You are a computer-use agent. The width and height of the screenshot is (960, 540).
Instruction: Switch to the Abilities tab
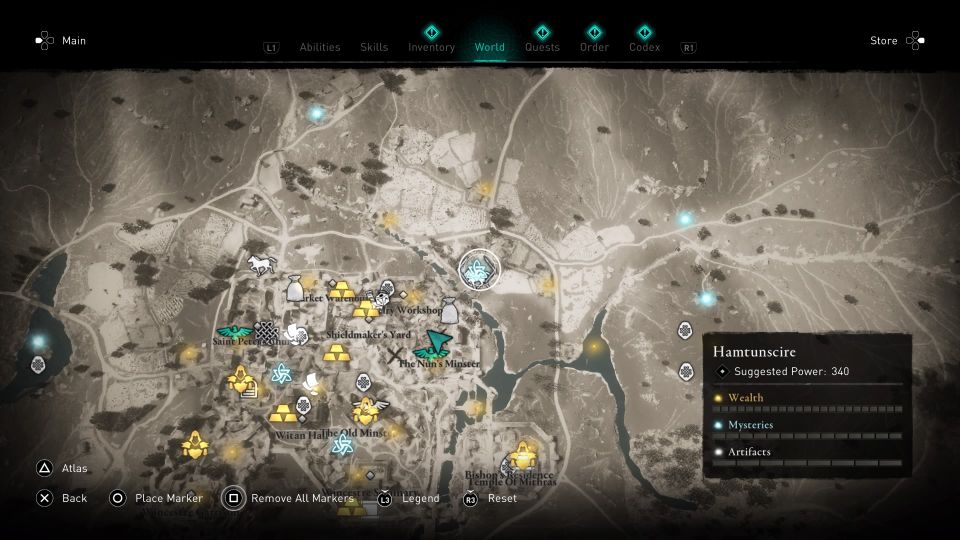click(x=319, y=47)
